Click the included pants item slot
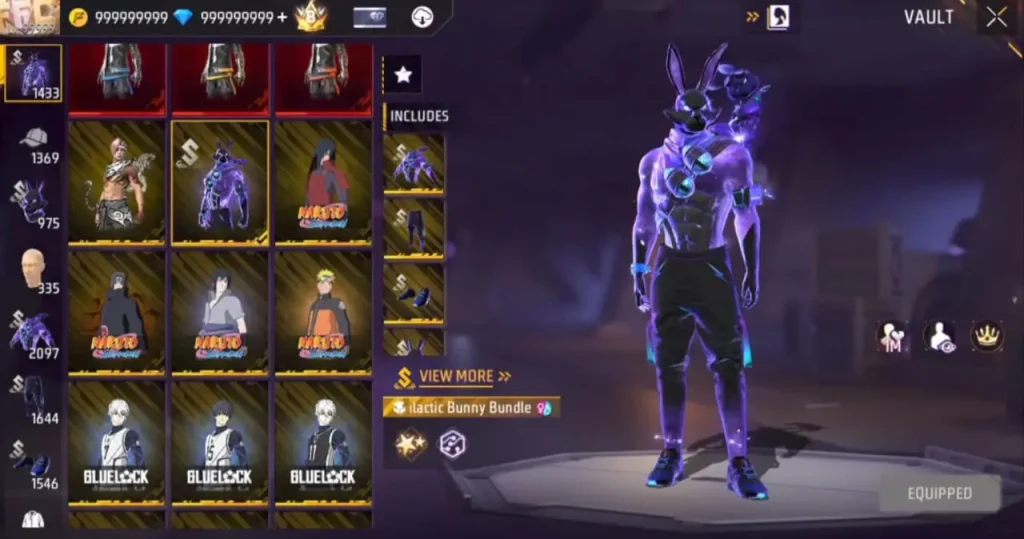 point(414,227)
